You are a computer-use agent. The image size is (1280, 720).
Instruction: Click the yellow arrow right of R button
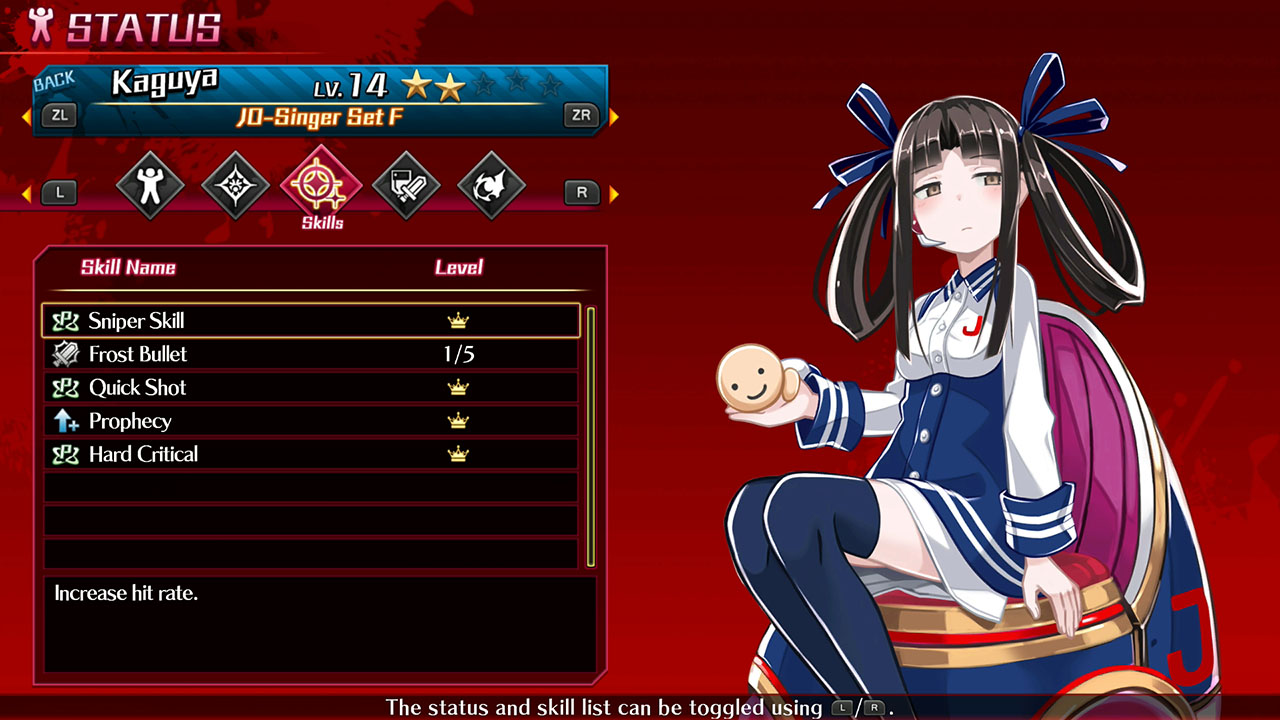point(613,192)
